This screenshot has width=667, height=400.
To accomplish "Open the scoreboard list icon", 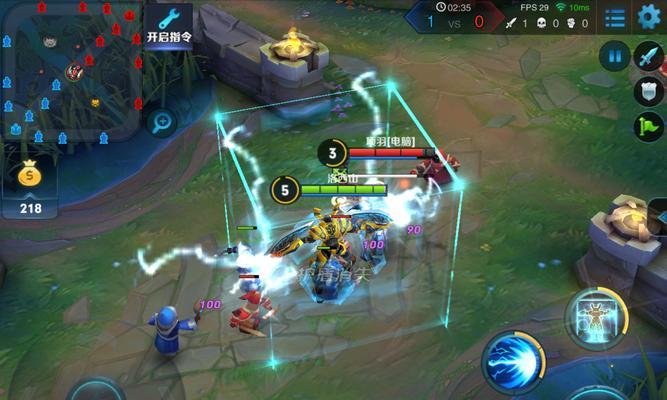I will tap(616, 18).
